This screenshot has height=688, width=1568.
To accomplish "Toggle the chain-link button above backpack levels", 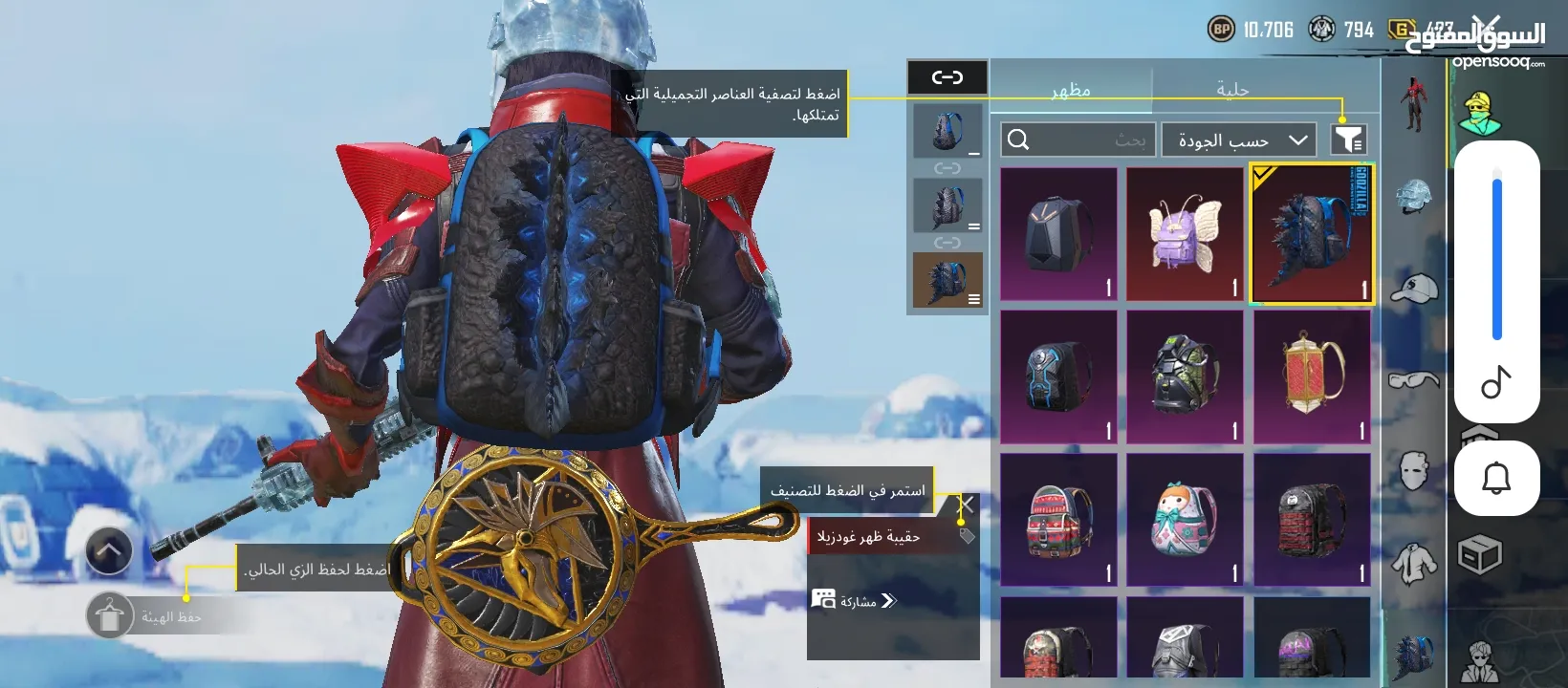I will click(947, 77).
